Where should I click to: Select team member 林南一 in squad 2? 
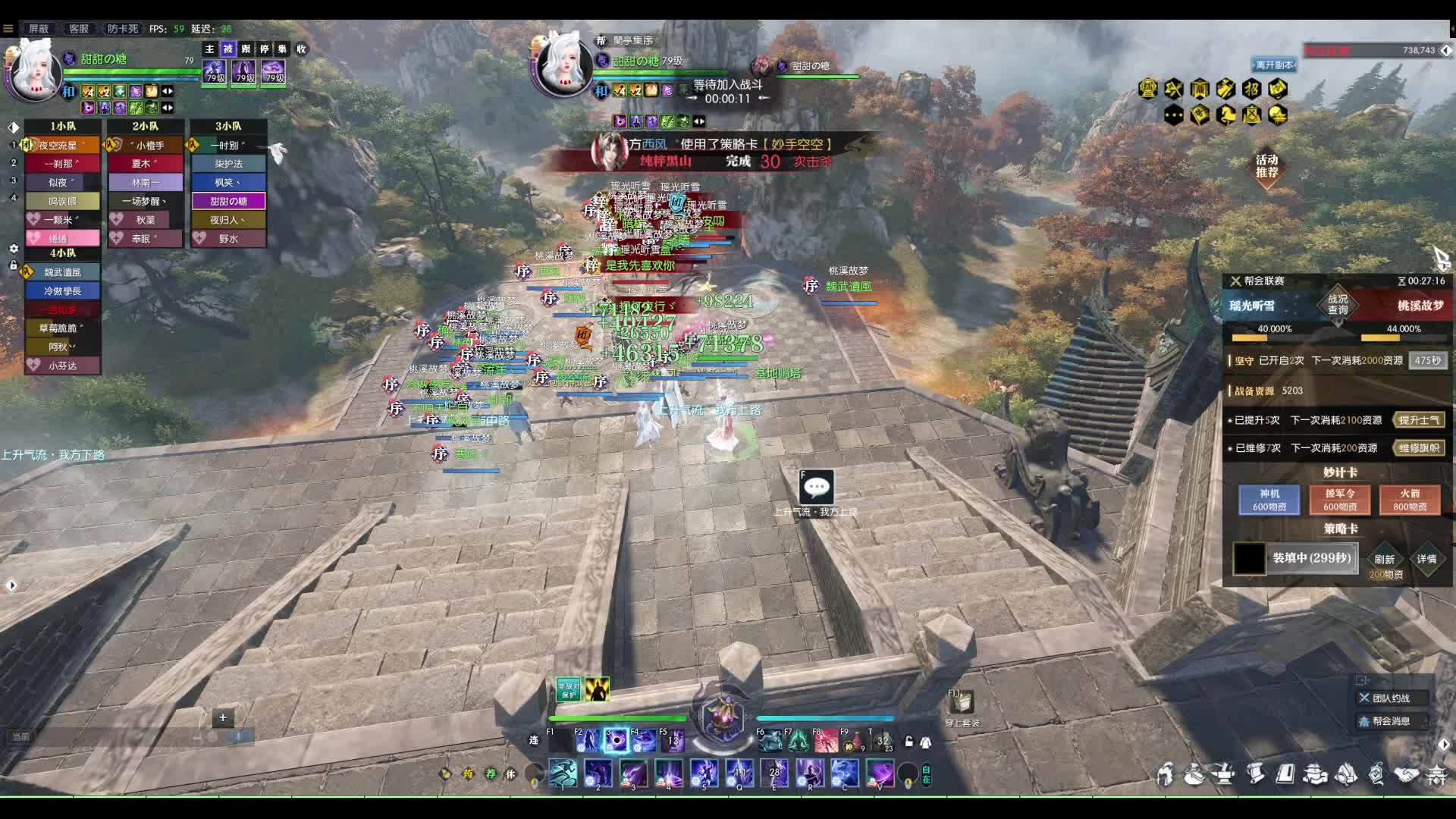(x=146, y=182)
